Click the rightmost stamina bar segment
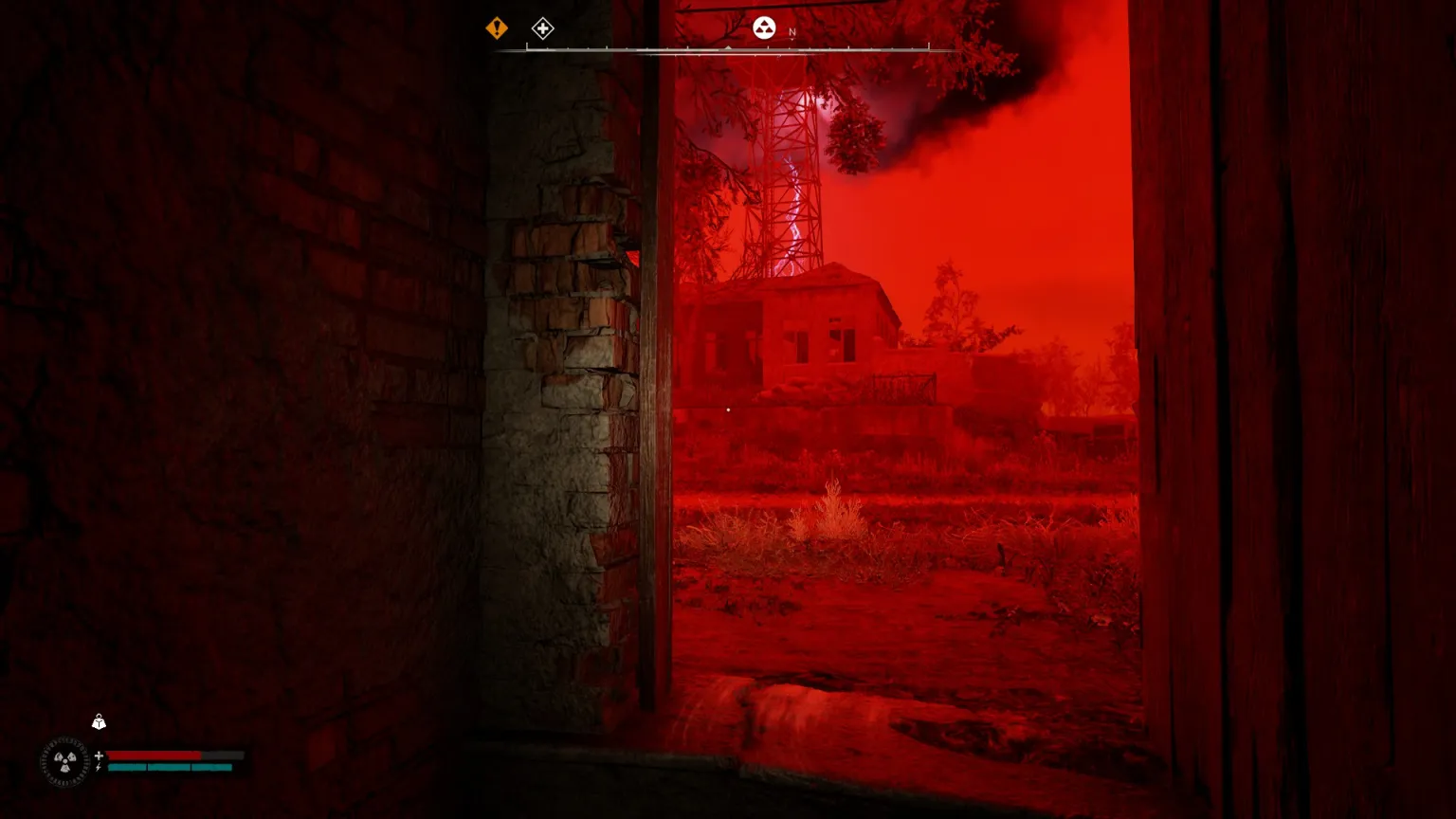 point(213,767)
